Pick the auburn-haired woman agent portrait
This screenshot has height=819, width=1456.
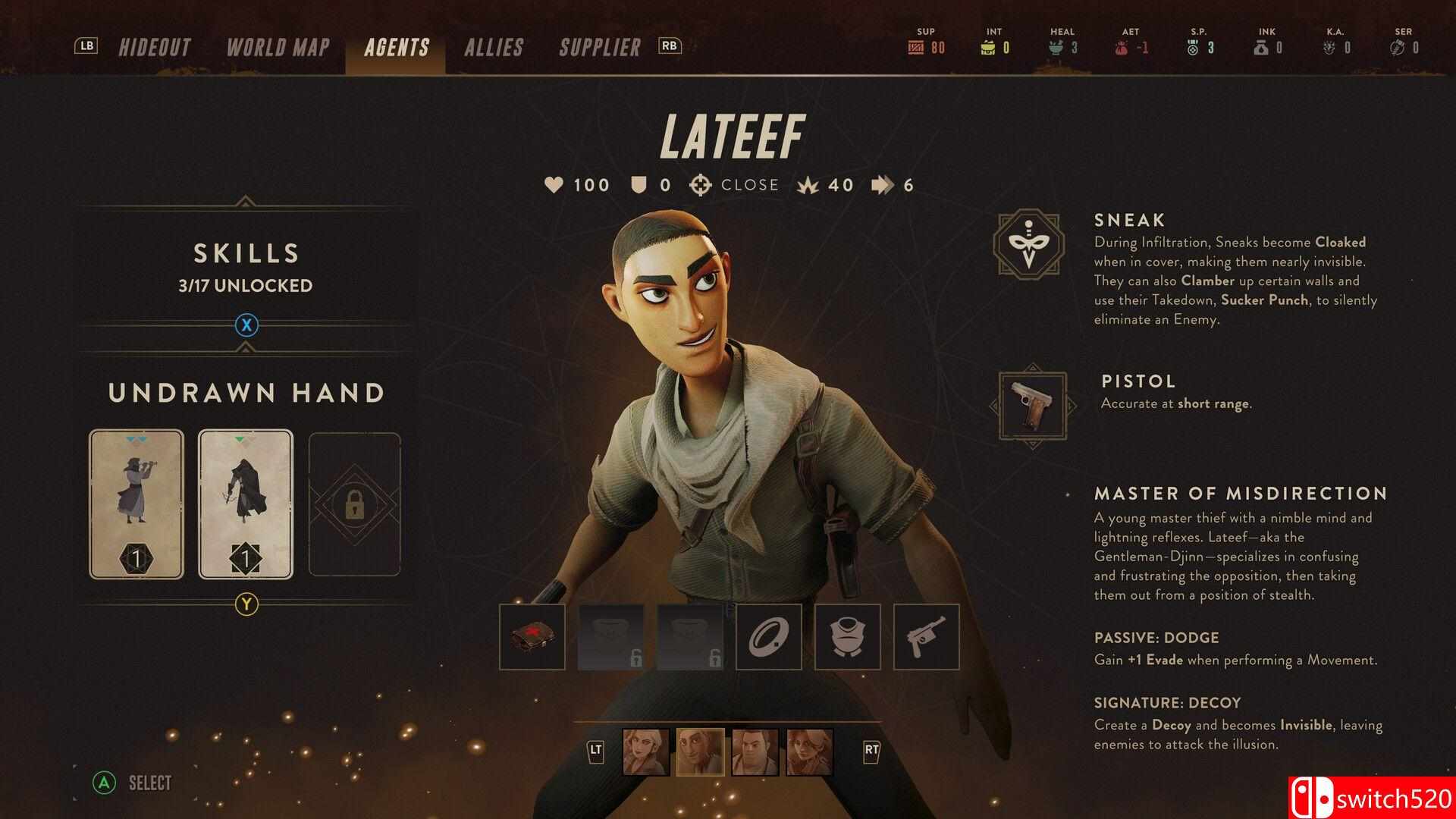tap(810, 752)
